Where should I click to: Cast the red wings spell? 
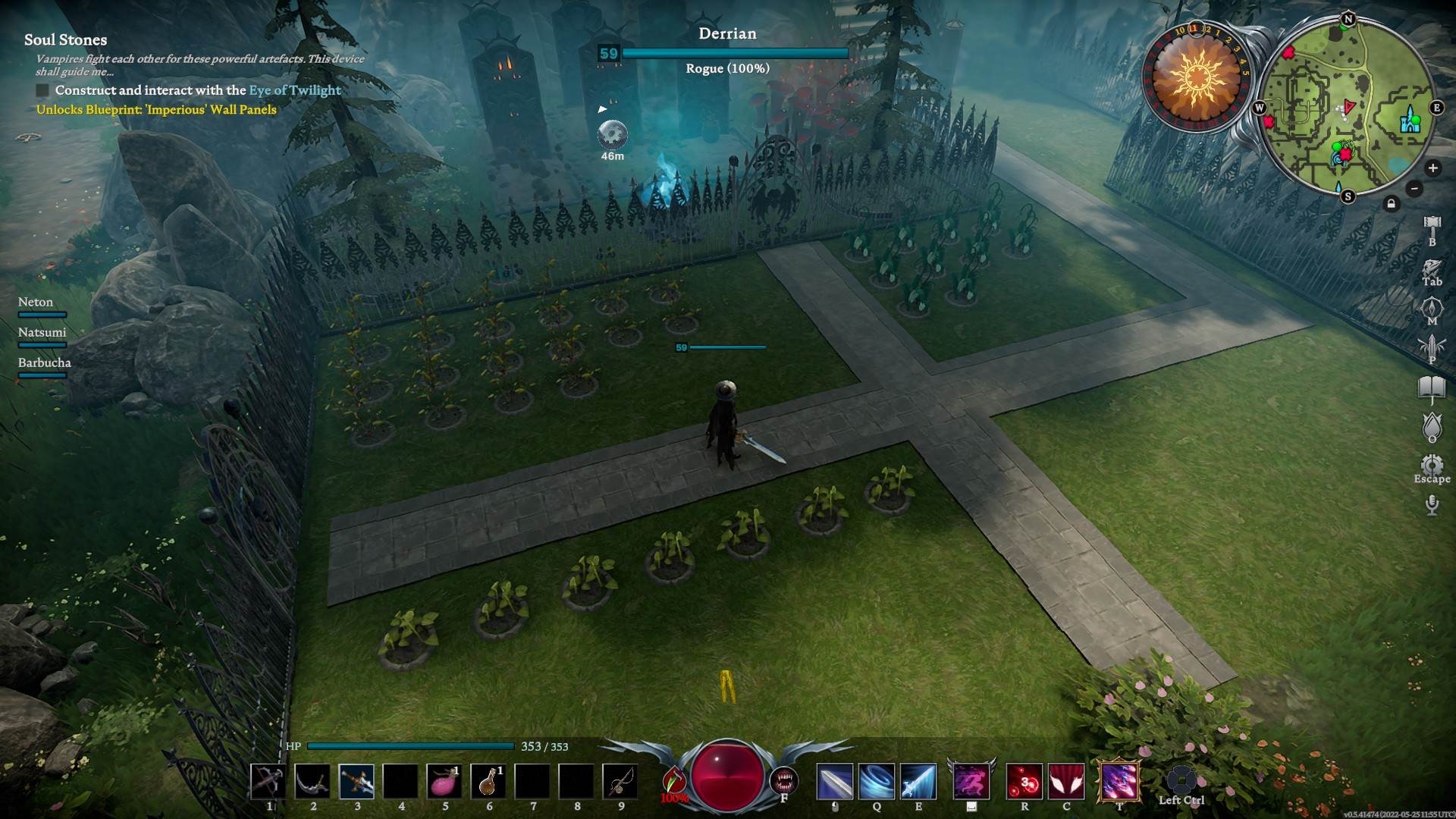[x=1066, y=782]
